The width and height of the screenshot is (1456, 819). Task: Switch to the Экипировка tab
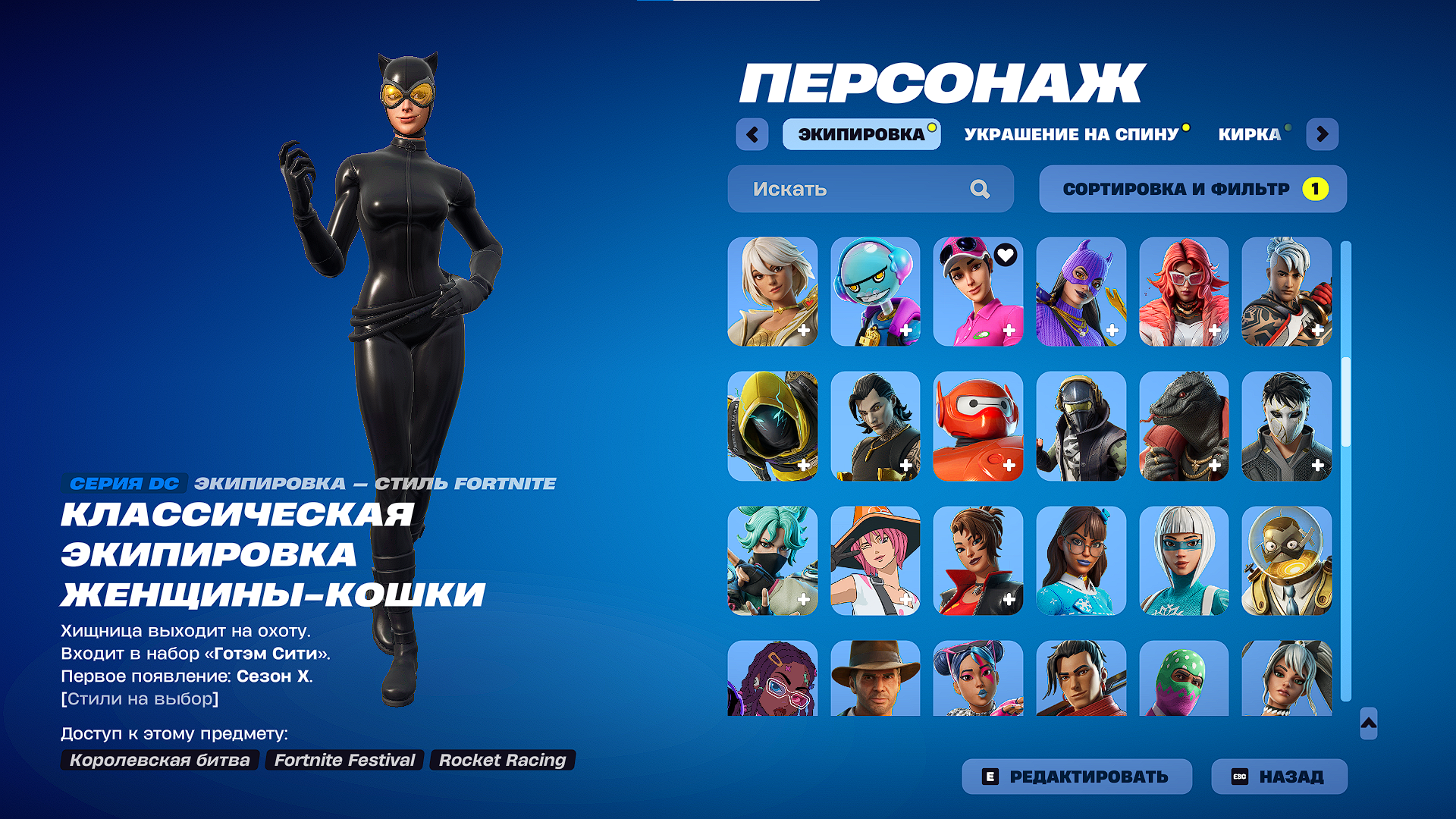tap(861, 134)
